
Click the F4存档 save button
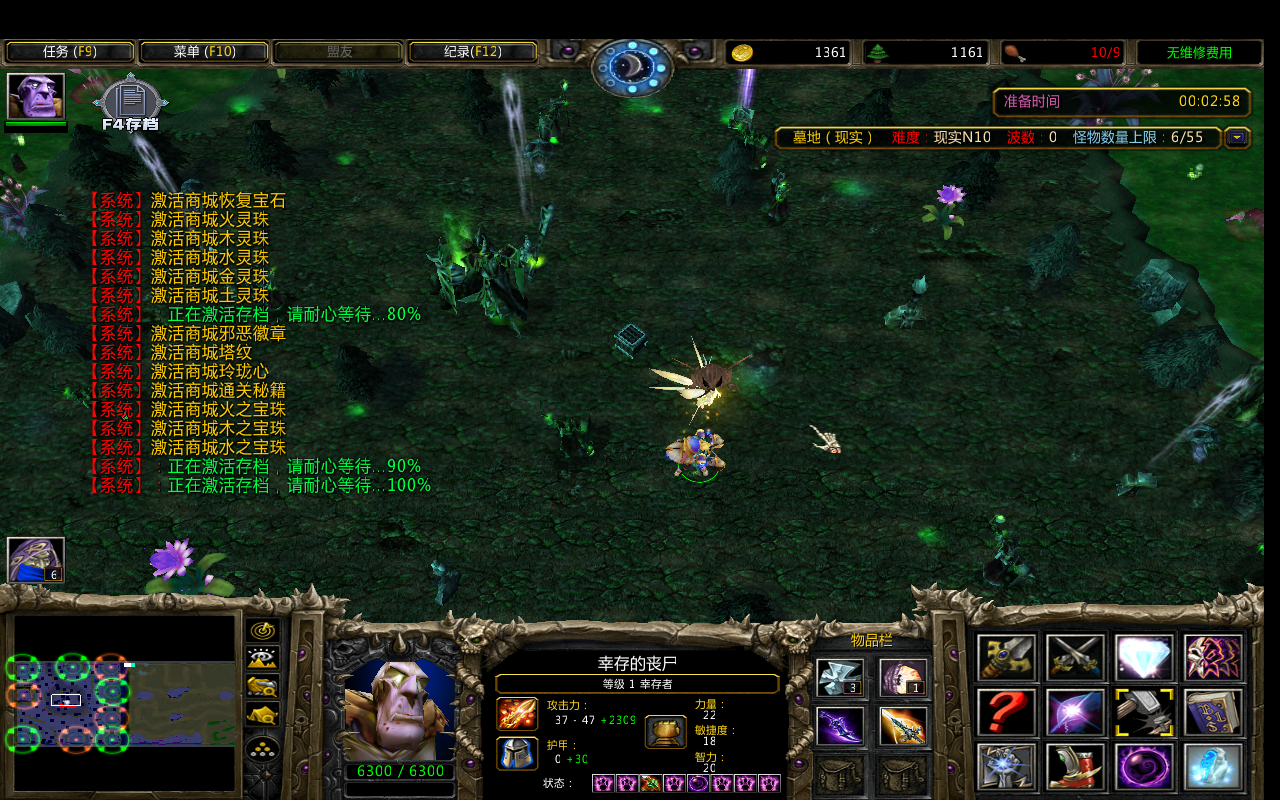point(130,104)
